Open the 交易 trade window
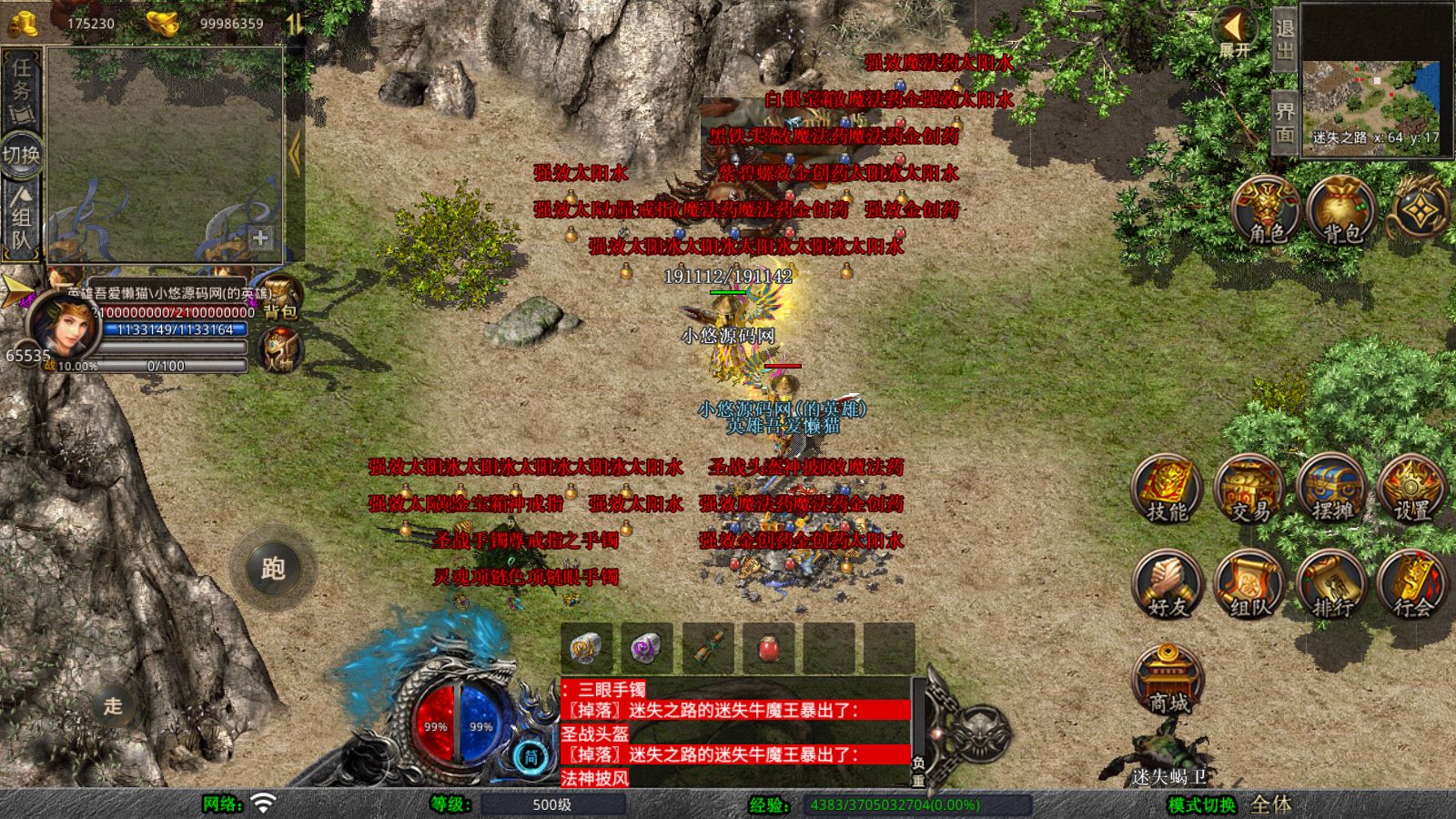Screen dimensions: 1456x819 tap(1250, 489)
